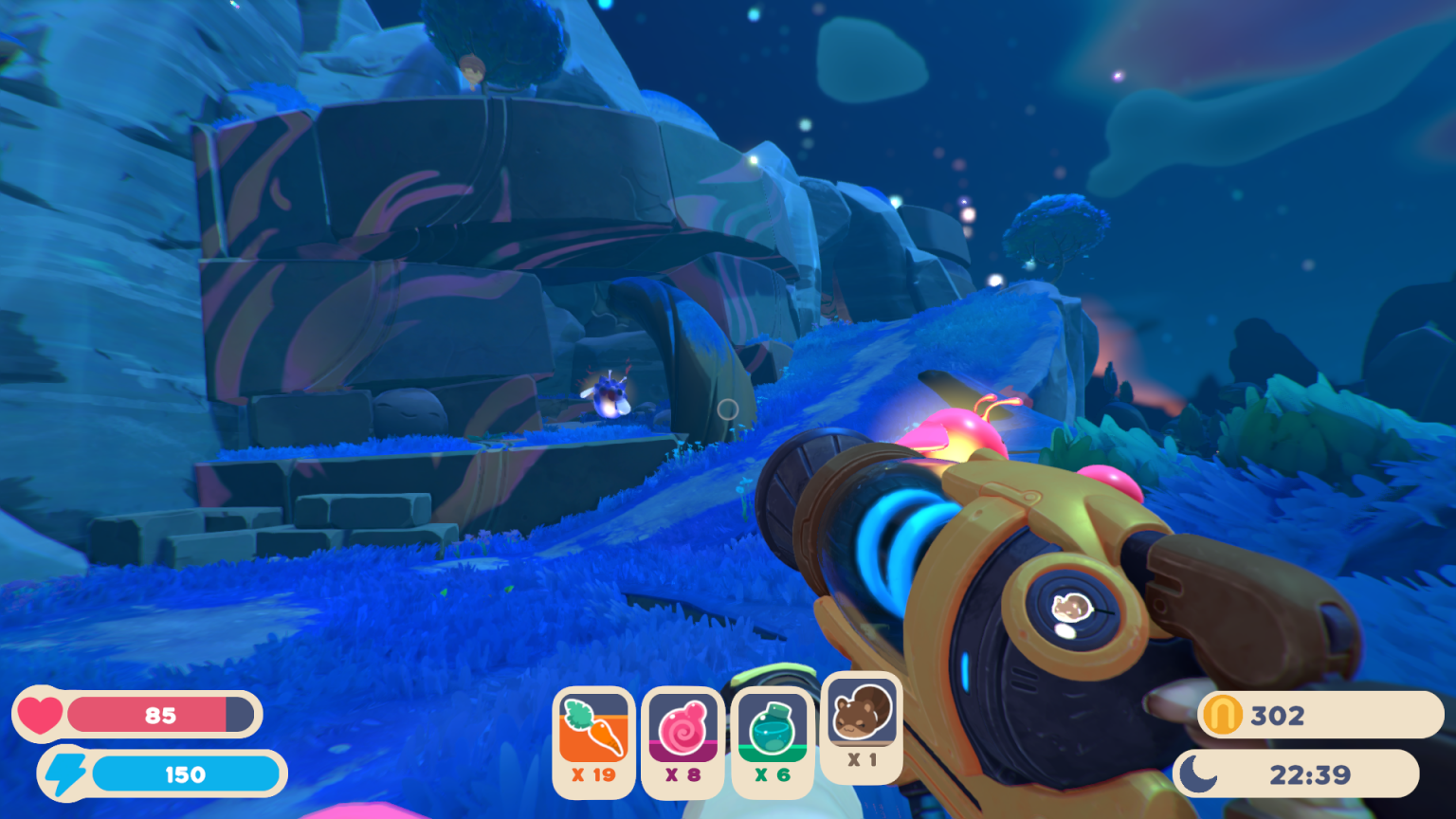
Task: Click the X 6 water count label
Action: pos(772,774)
